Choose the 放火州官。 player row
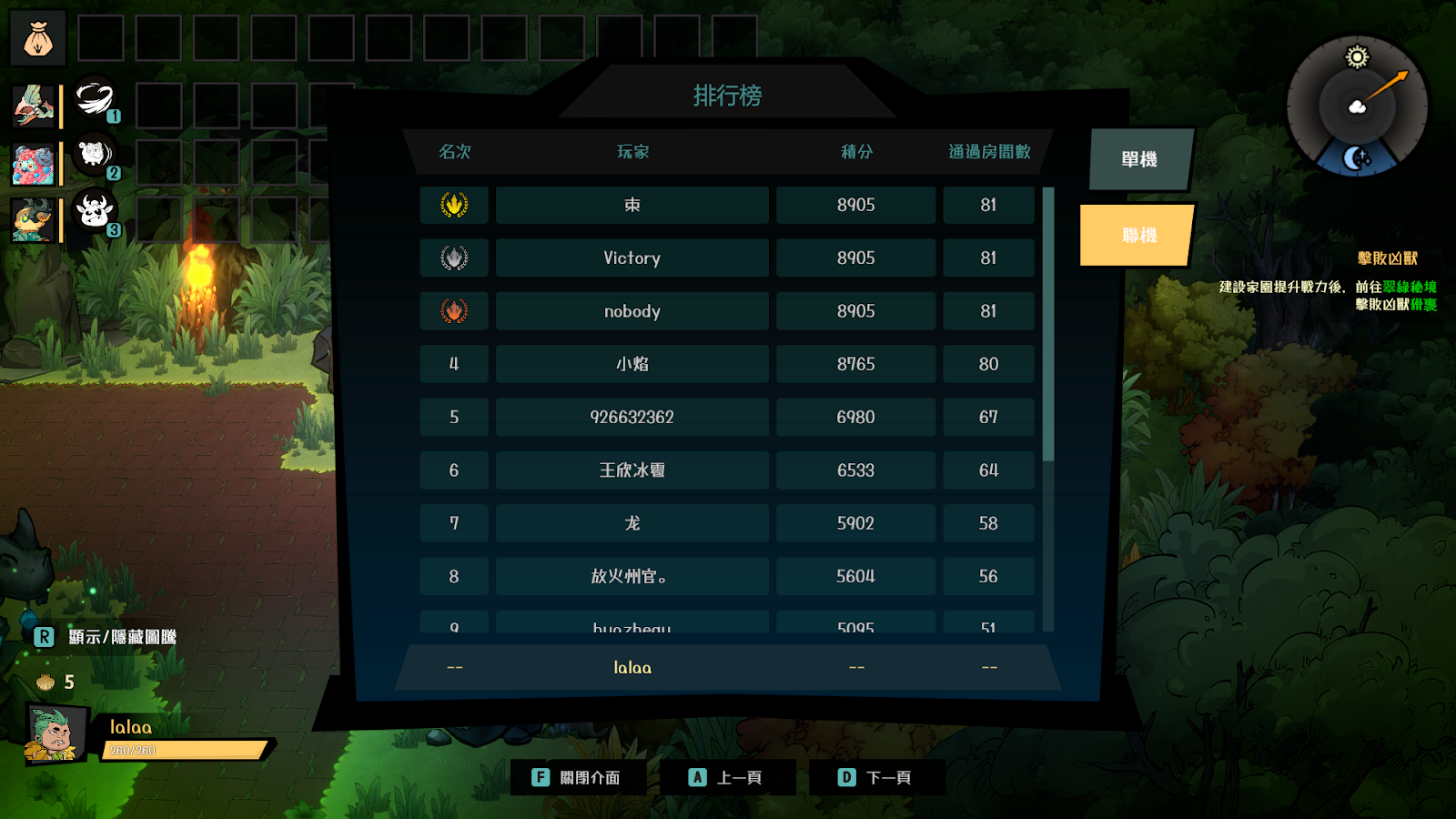This screenshot has width=1456, height=819. coord(632,576)
